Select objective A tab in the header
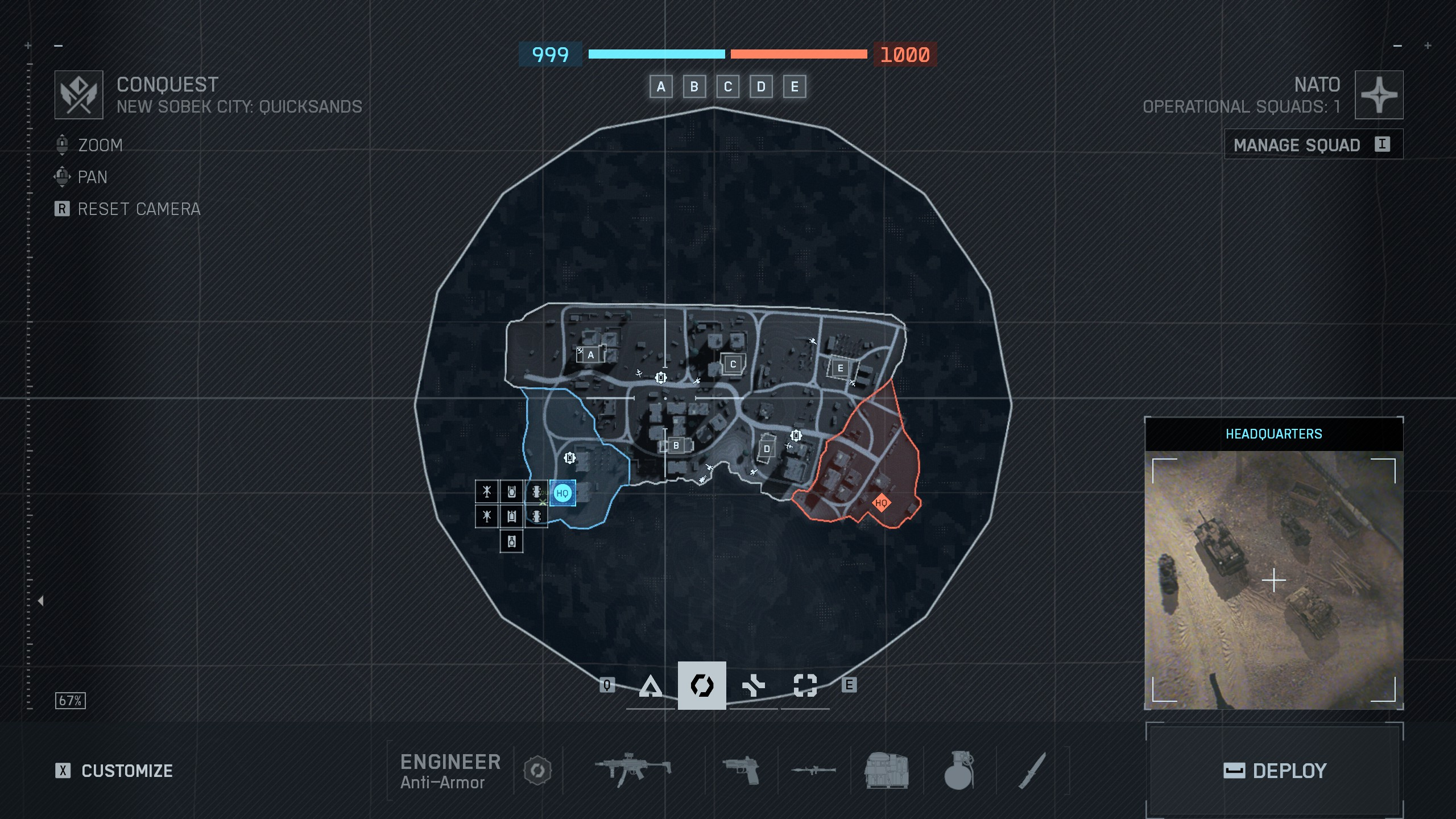This screenshot has height=819, width=1456. point(661,87)
